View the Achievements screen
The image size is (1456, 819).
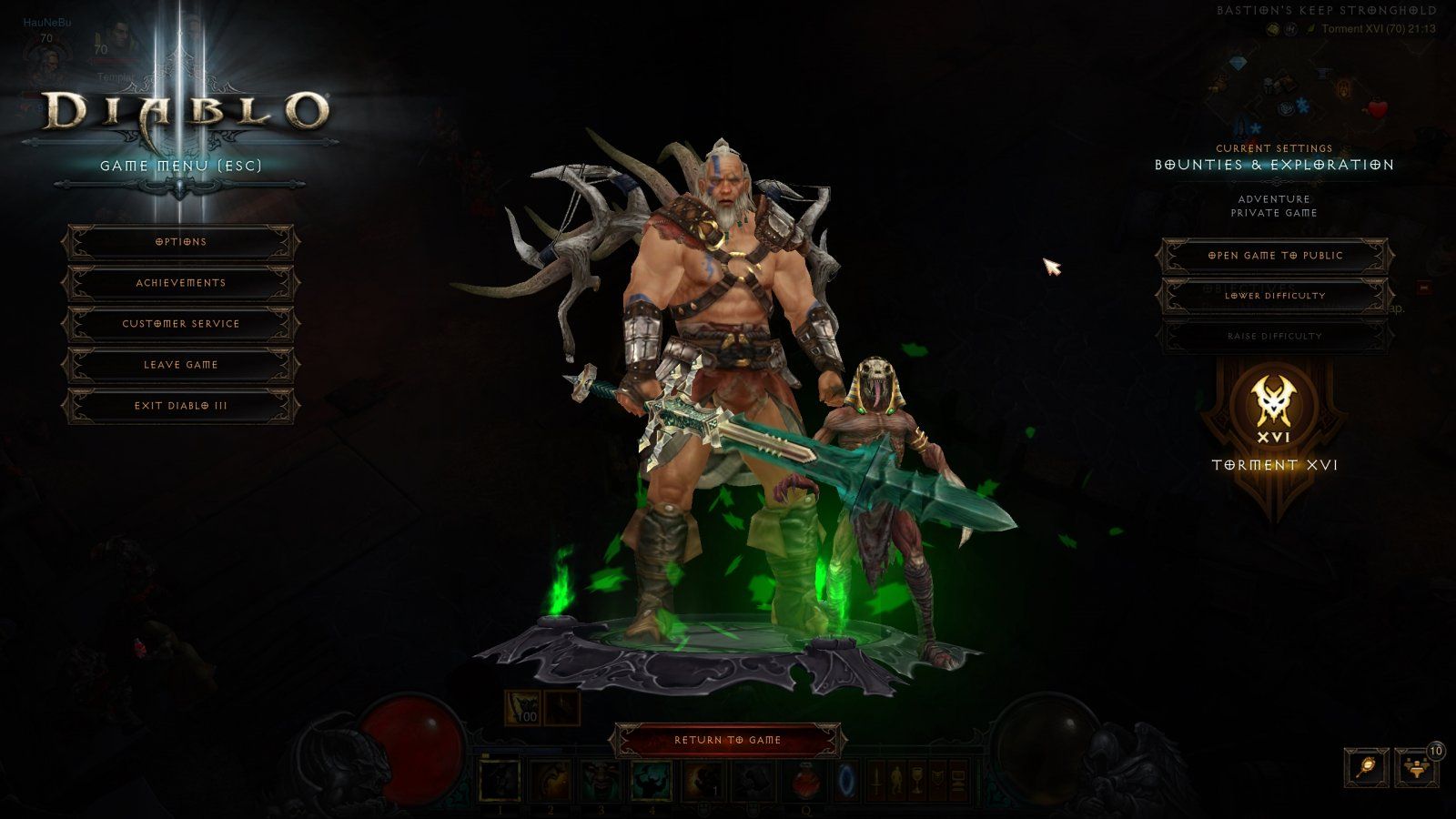click(x=180, y=283)
